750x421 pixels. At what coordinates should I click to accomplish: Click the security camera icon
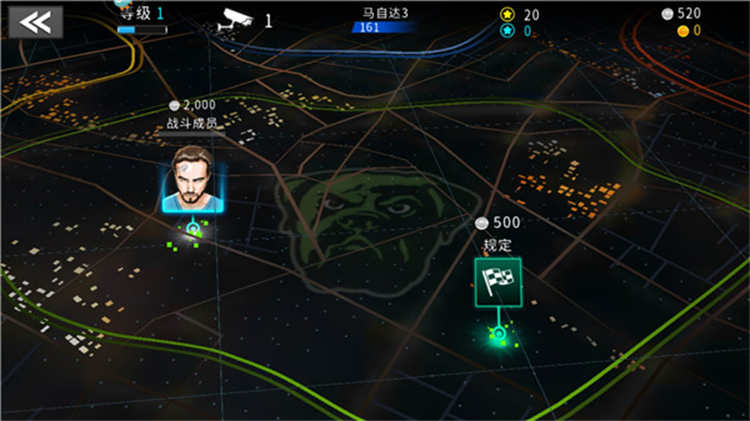tap(235, 19)
